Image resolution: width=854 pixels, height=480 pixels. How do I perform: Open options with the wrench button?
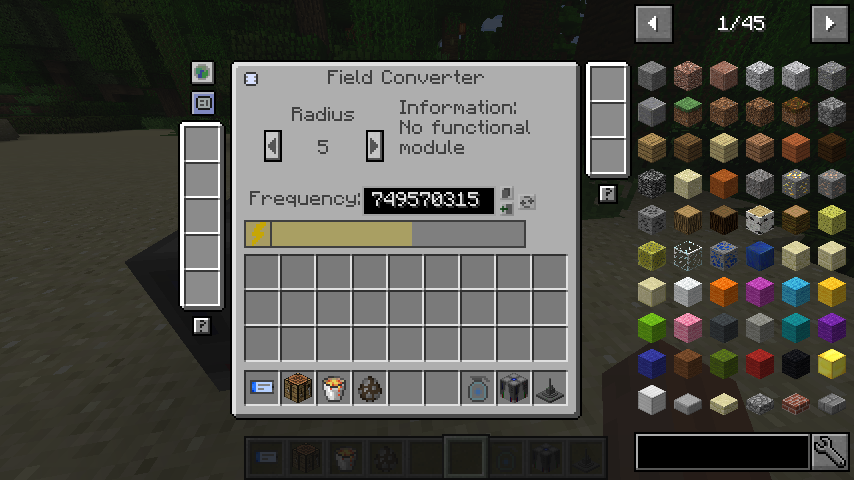click(x=830, y=452)
